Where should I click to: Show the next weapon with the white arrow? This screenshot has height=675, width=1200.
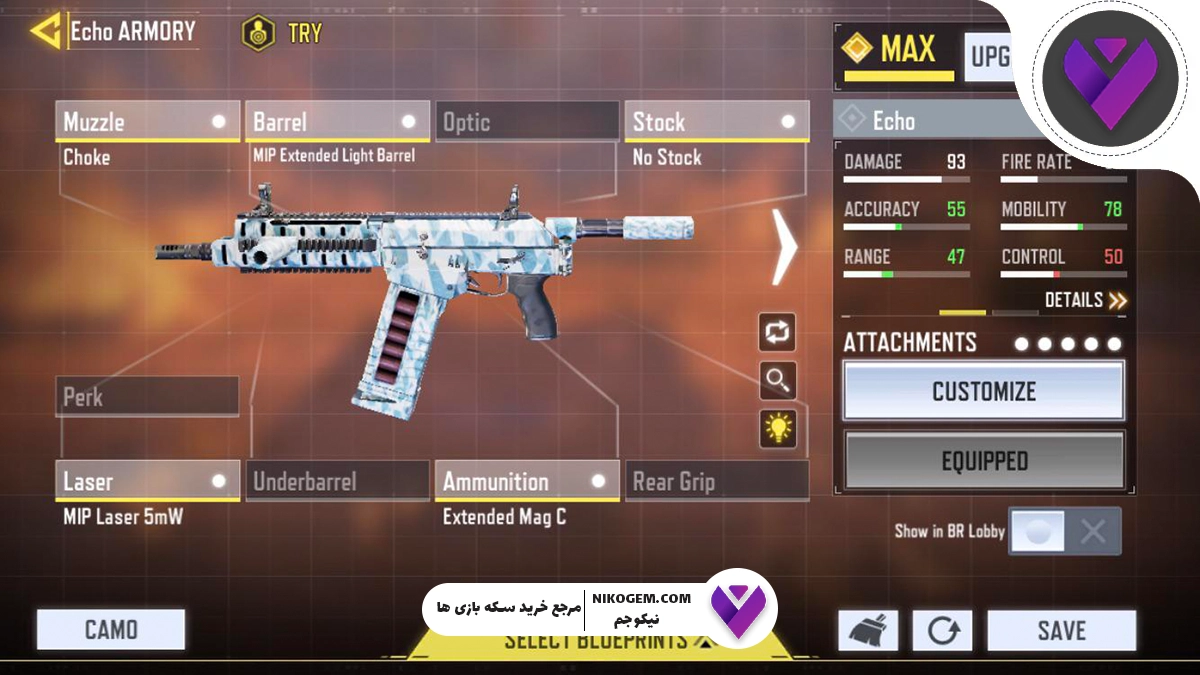point(785,245)
